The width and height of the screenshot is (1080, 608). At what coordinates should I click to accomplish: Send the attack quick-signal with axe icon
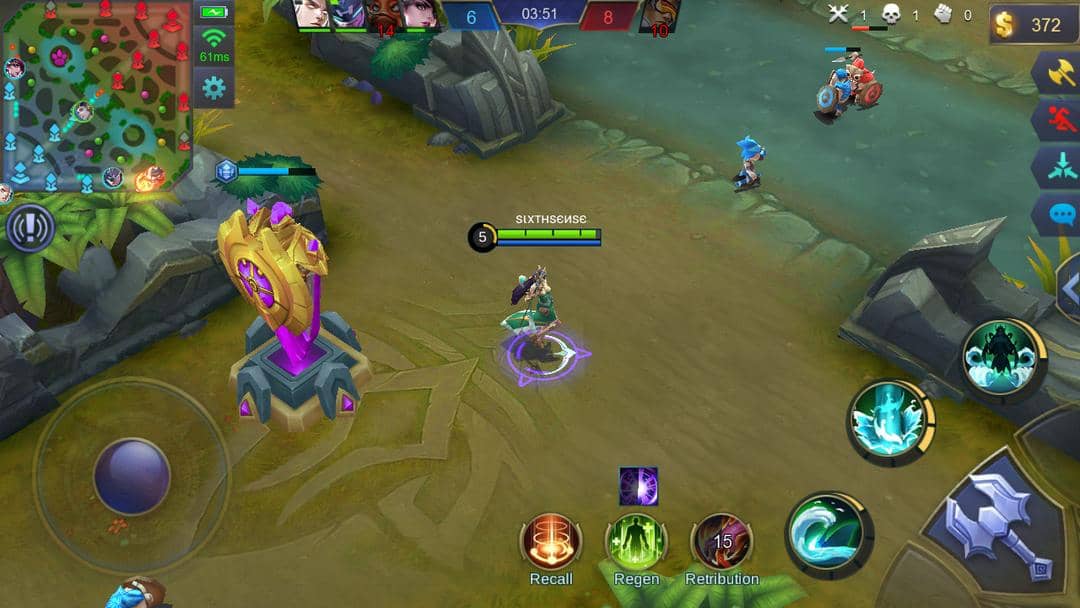pyautogui.click(x=1057, y=73)
